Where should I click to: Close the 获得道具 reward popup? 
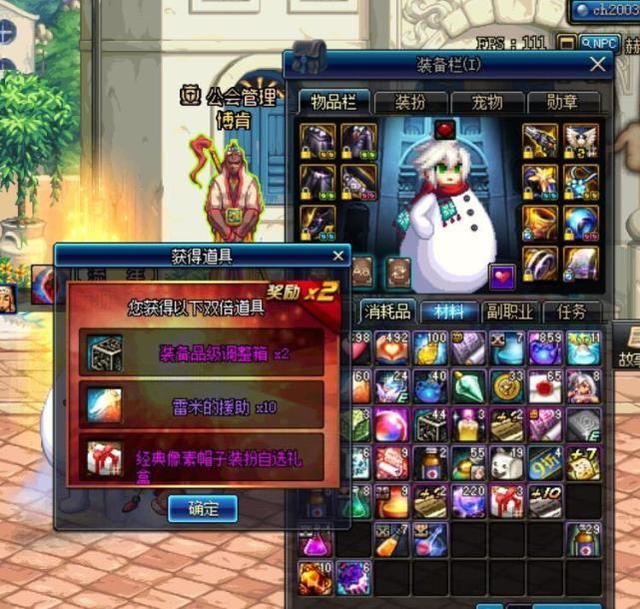coord(338,256)
